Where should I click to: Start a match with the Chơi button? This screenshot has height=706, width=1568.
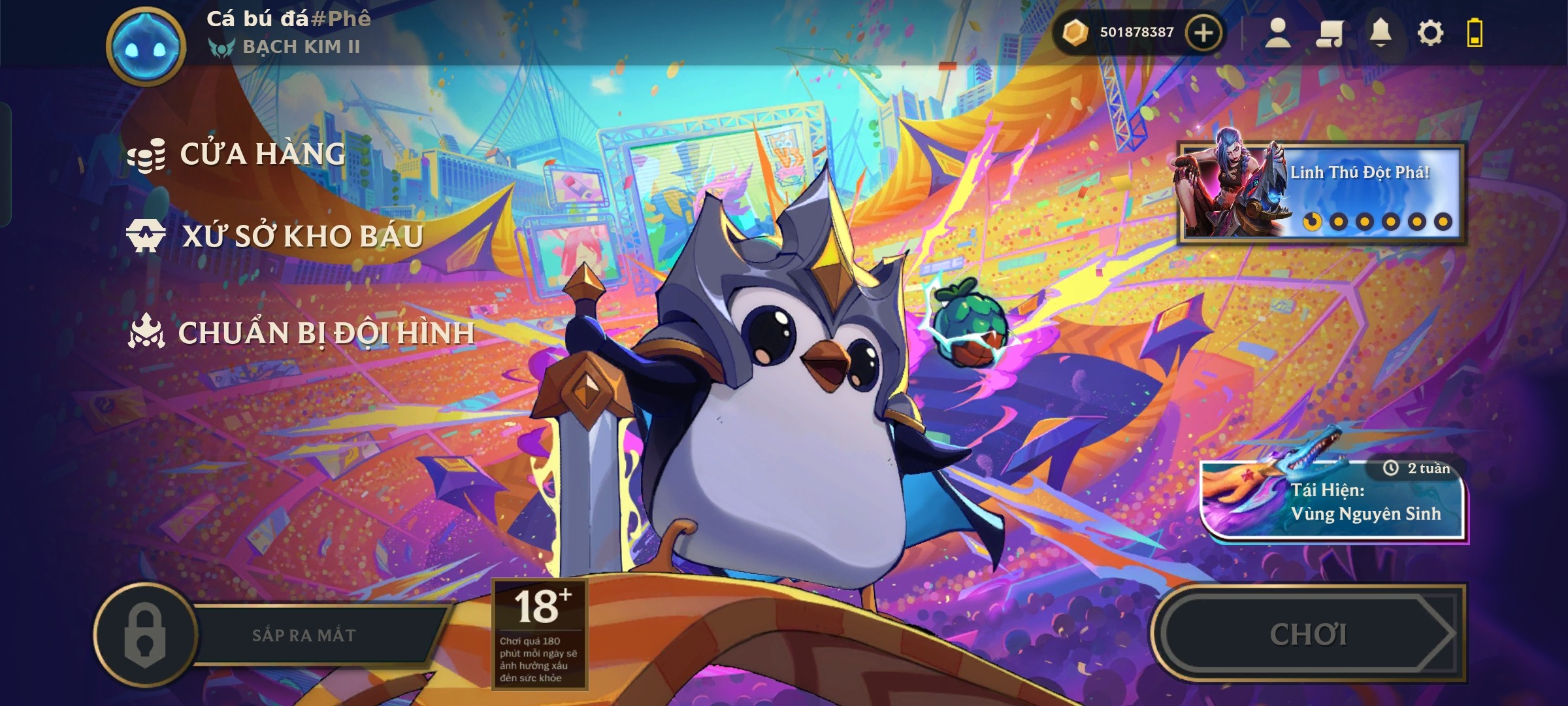pyautogui.click(x=1308, y=634)
